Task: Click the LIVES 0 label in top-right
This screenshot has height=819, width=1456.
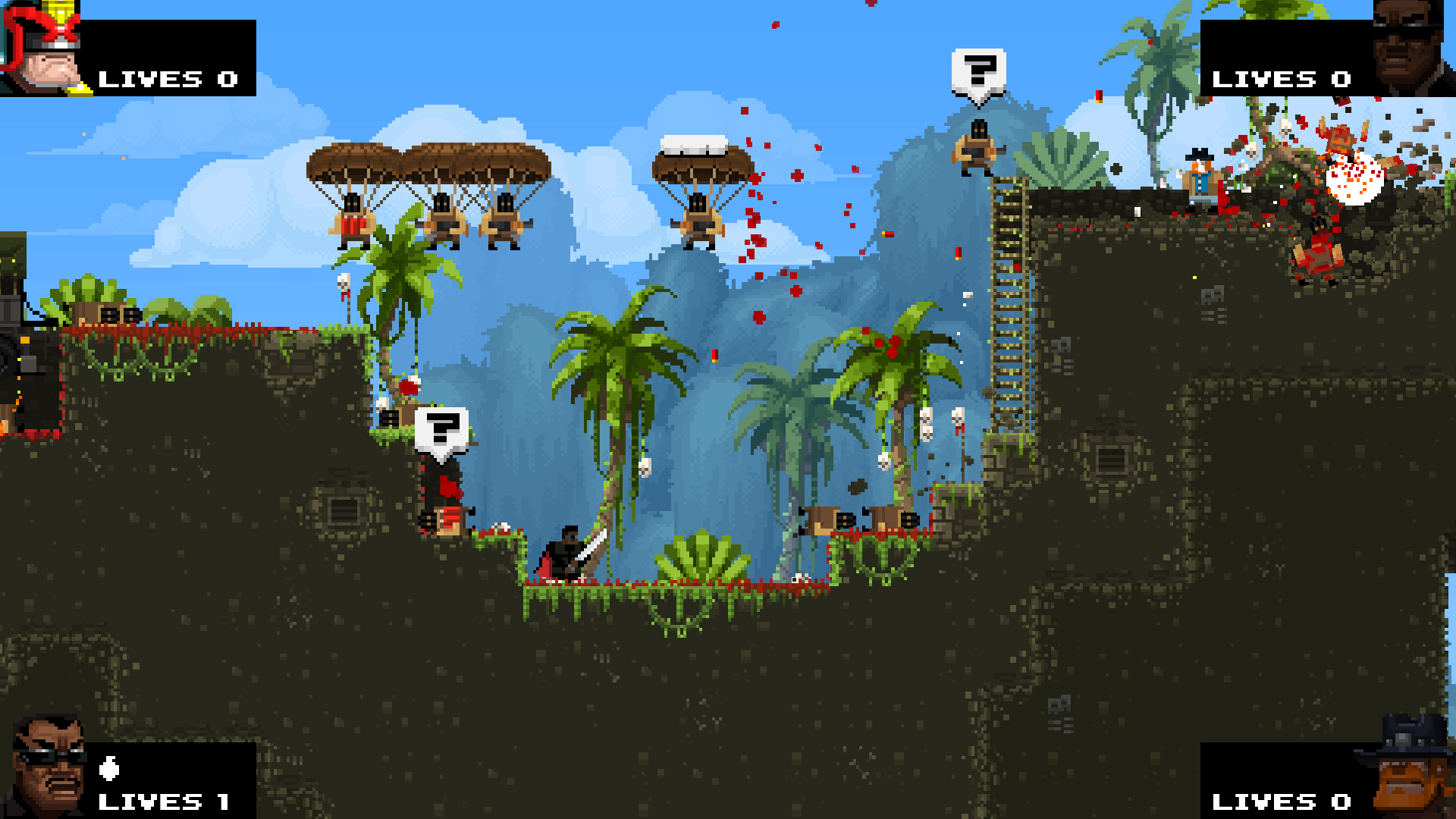Action: (1283, 79)
